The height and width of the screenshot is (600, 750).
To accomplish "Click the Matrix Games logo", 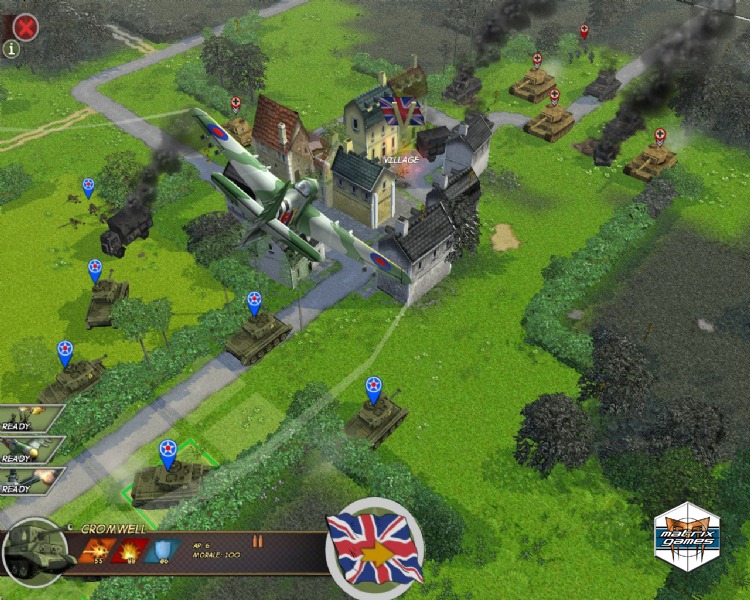I will [686, 537].
